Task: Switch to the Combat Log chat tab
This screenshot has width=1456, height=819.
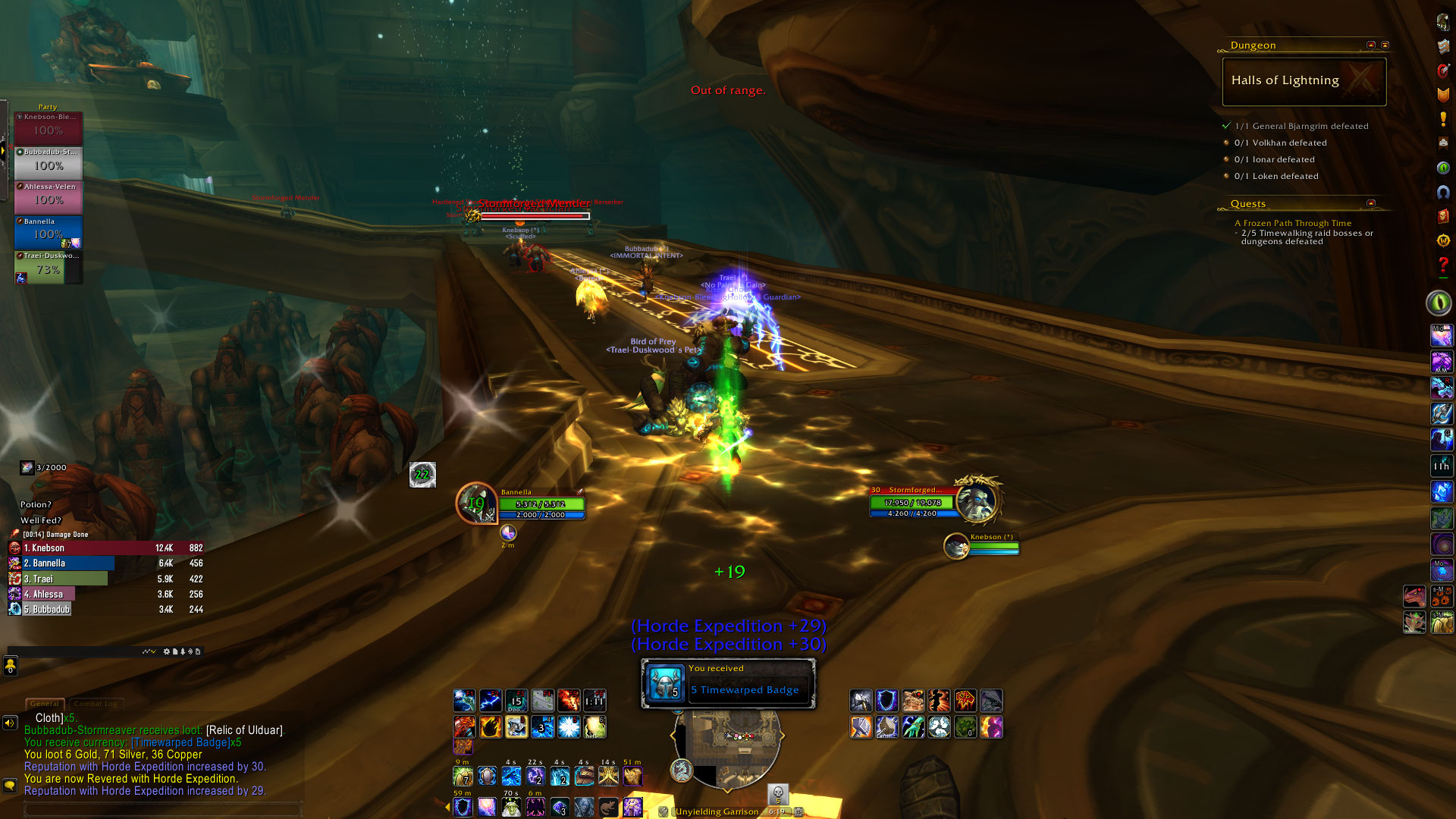Action: pyautogui.click(x=96, y=704)
